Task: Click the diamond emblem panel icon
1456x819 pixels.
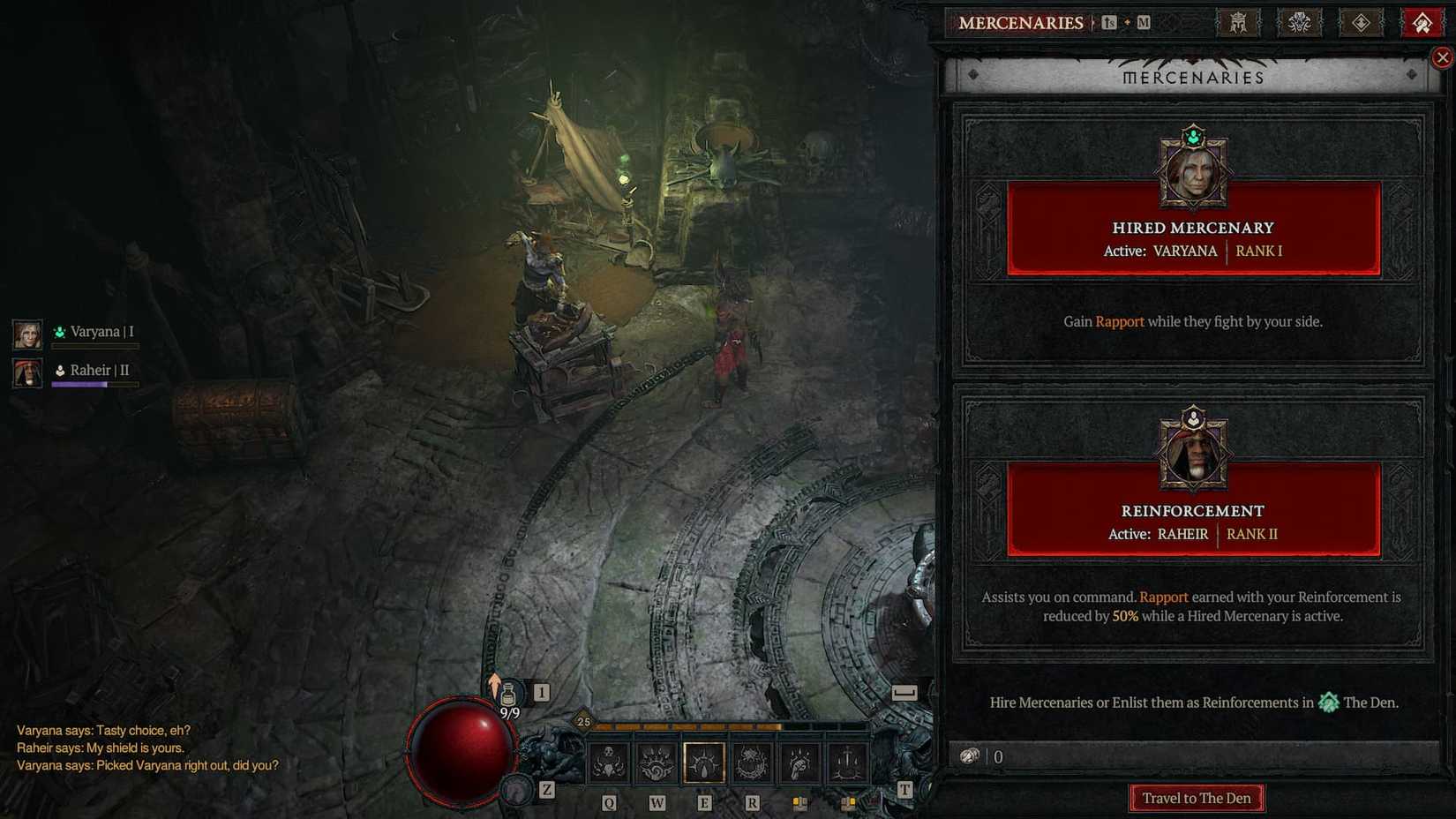Action: click(x=1360, y=22)
